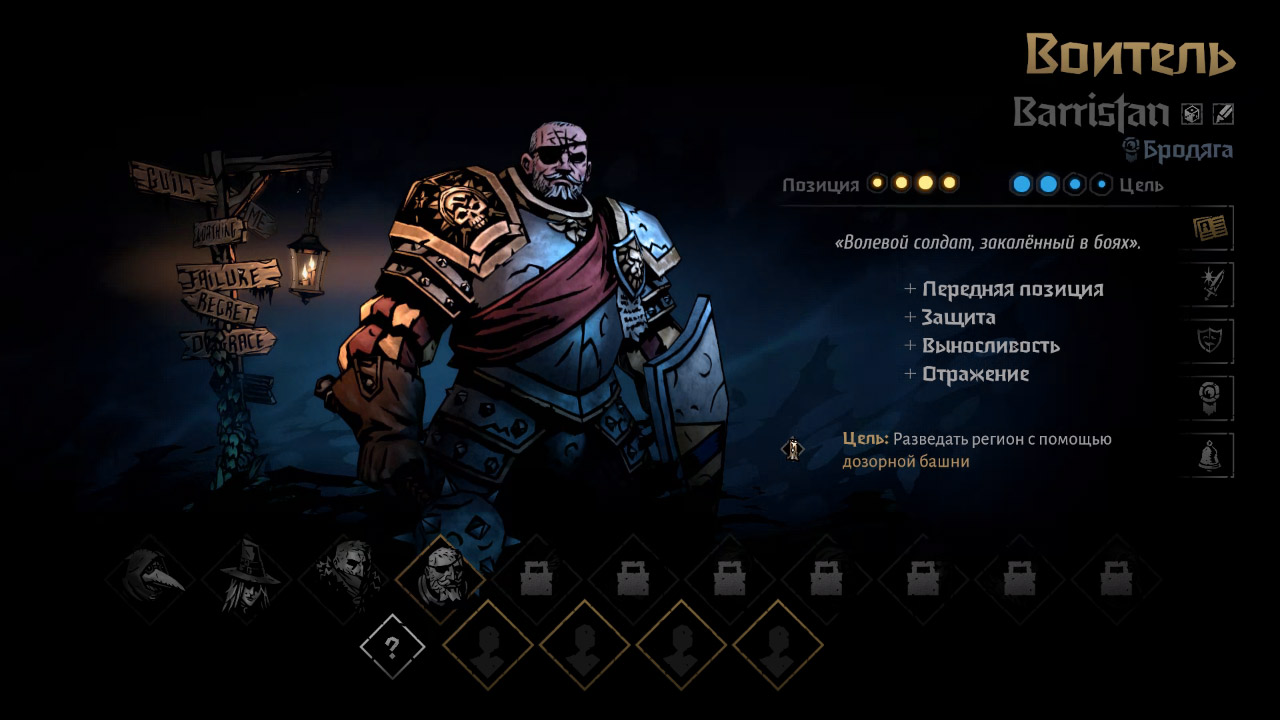Pick the Highwayman hero portrait
The width and height of the screenshot is (1280, 720).
344,579
